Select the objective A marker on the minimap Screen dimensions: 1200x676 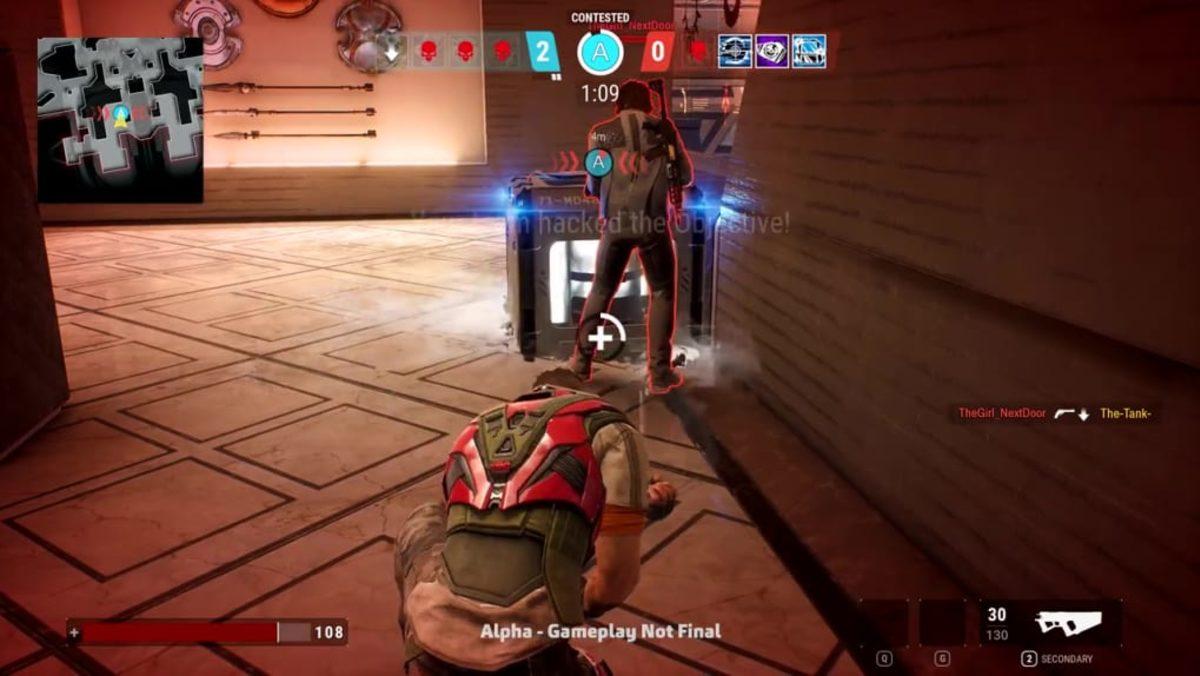pos(121,116)
